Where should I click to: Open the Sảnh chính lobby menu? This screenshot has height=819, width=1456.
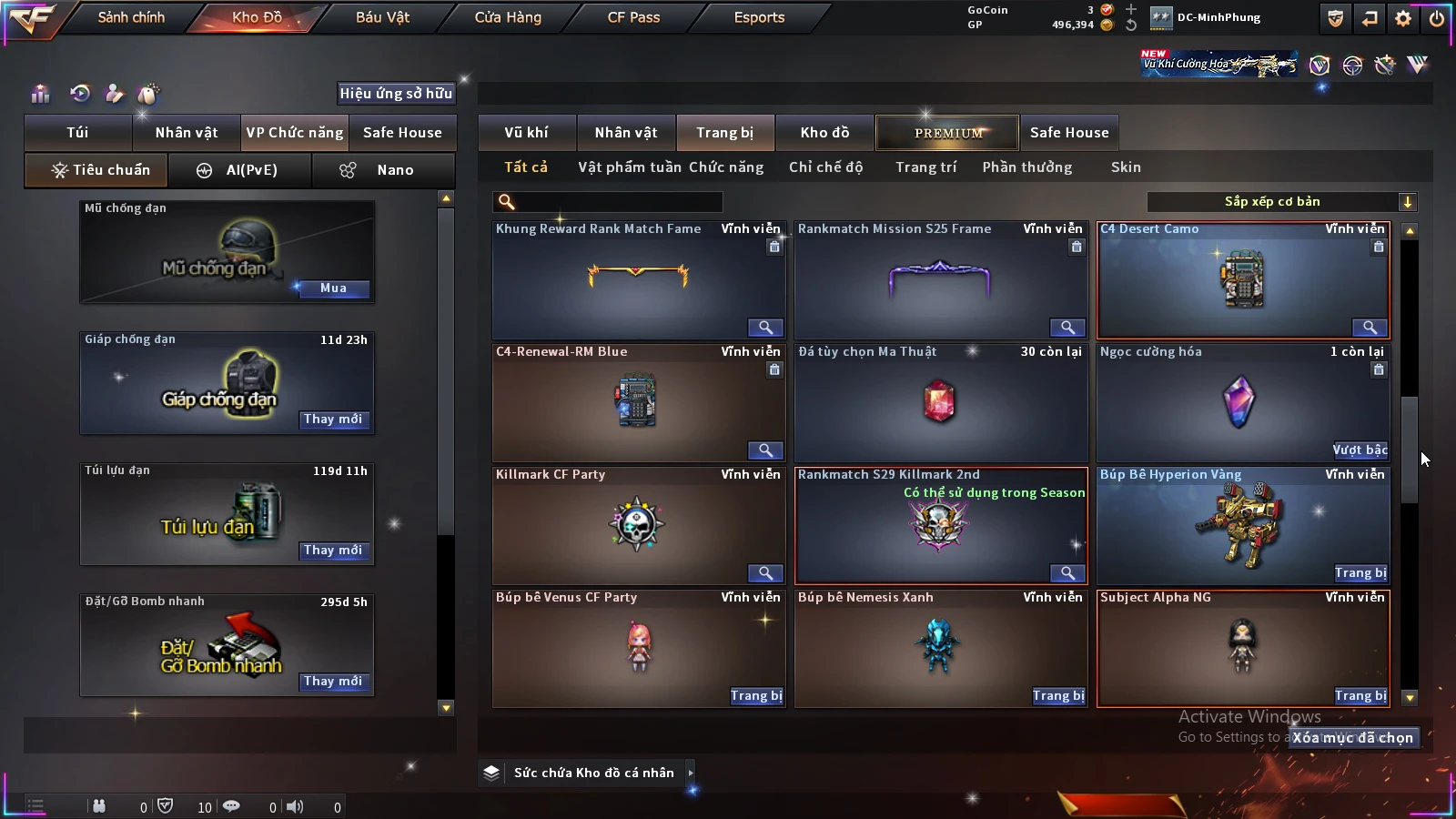point(131,17)
